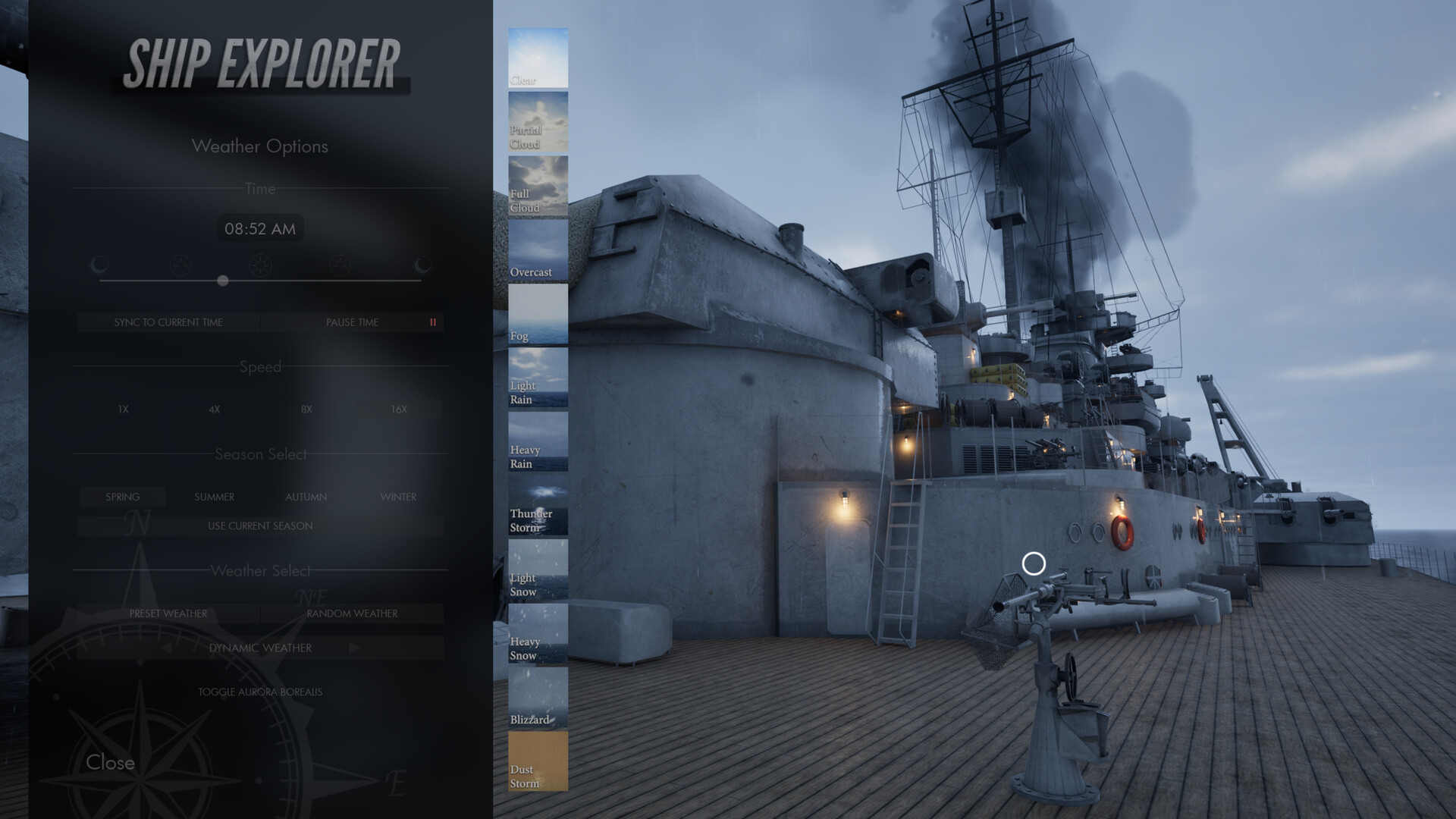Apply the Fog weather preset
Screen dimensions: 1456x819
pyautogui.click(x=537, y=314)
